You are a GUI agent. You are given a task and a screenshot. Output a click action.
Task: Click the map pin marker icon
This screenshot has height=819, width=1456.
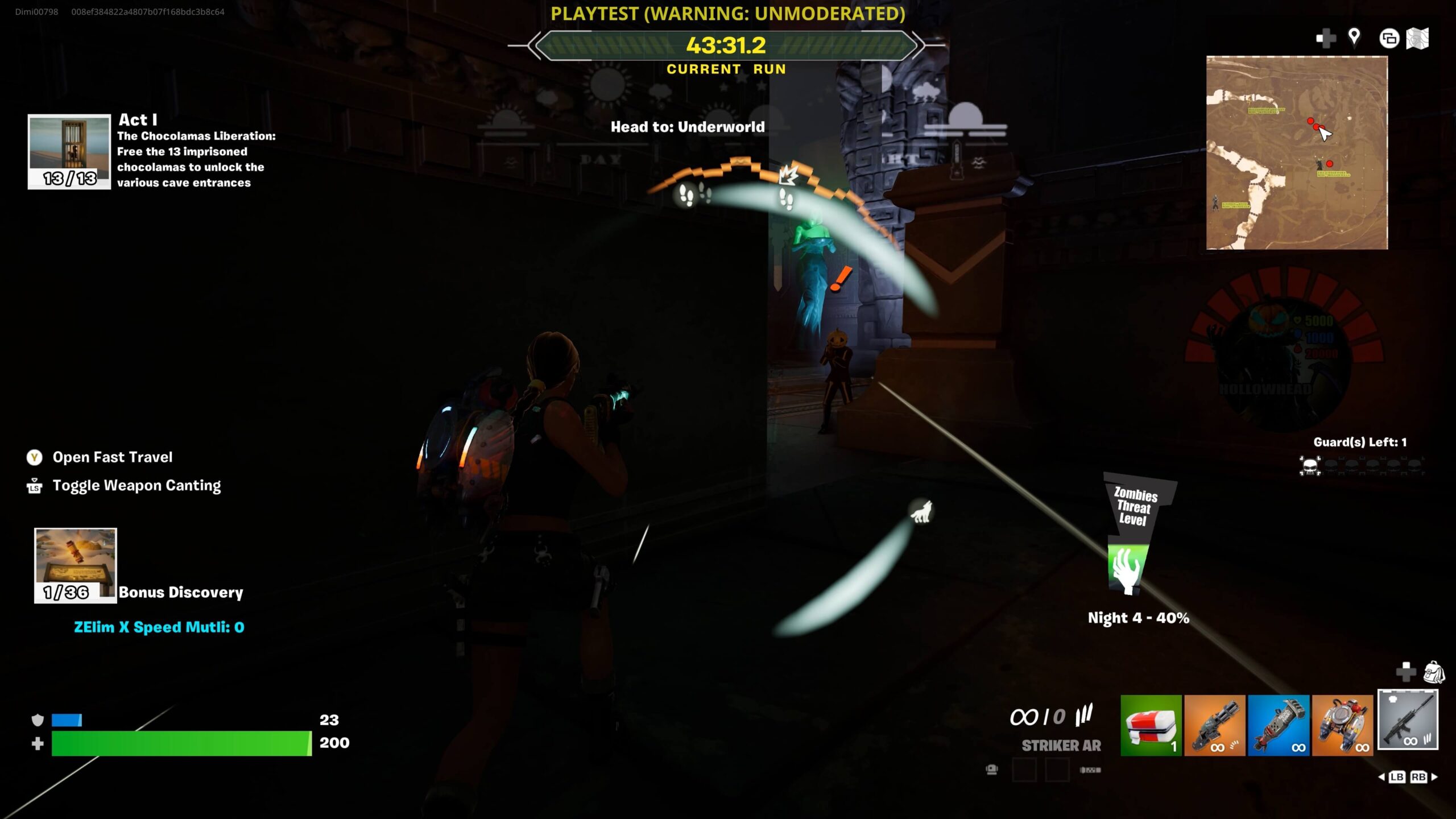pos(1354,38)
